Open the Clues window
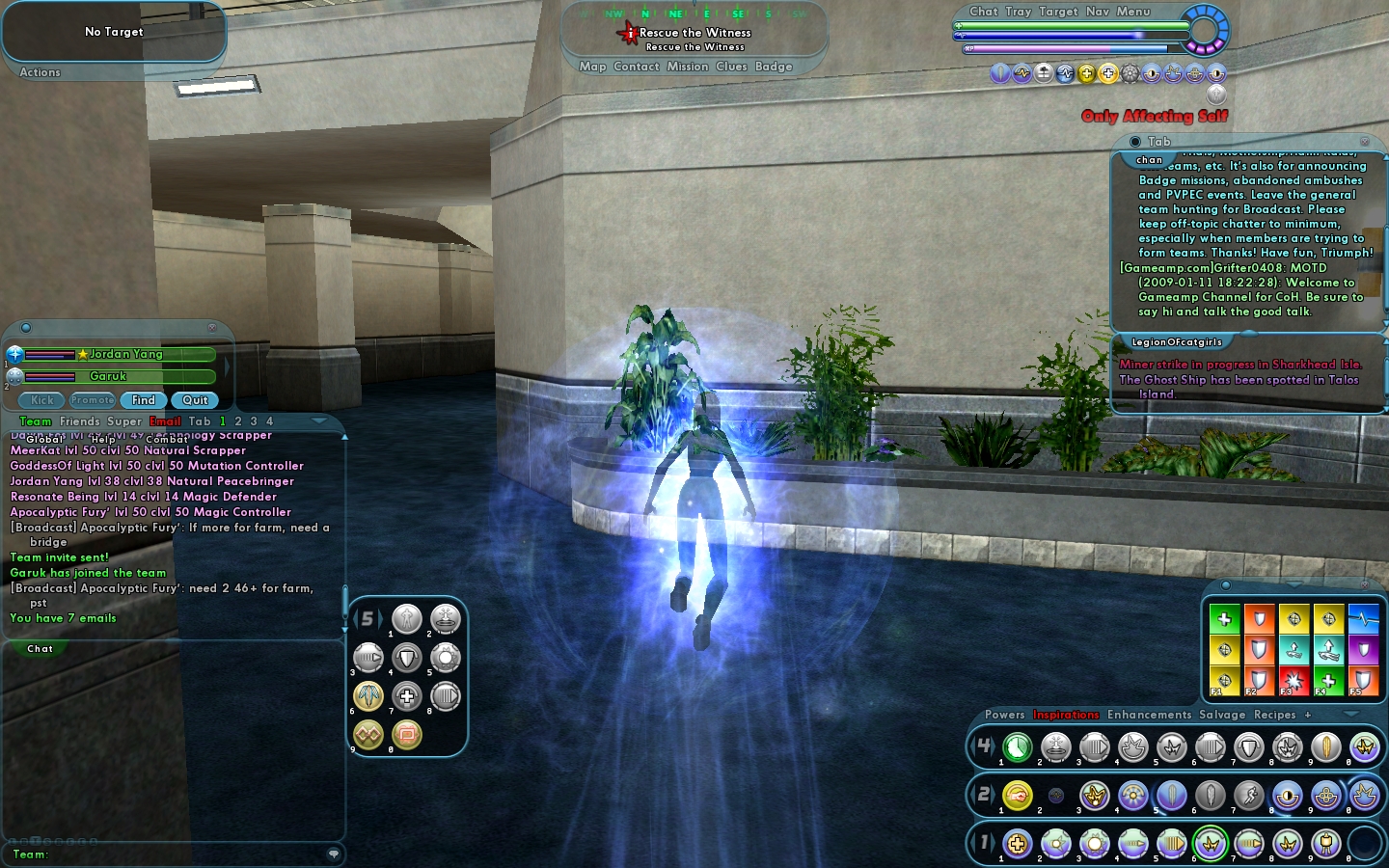The width and height of the screenshot is (1389, 868). click(x=731, y=67)
